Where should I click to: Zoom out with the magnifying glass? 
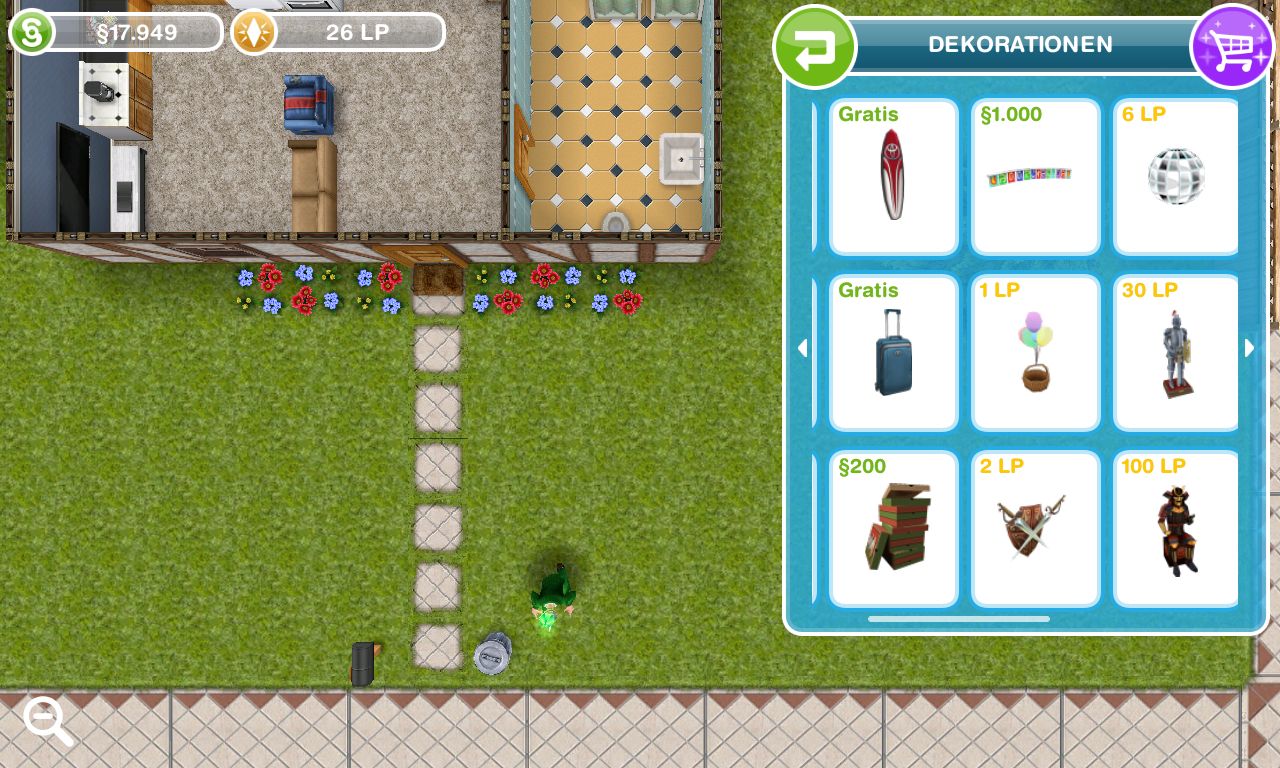[x=47, y=720]
